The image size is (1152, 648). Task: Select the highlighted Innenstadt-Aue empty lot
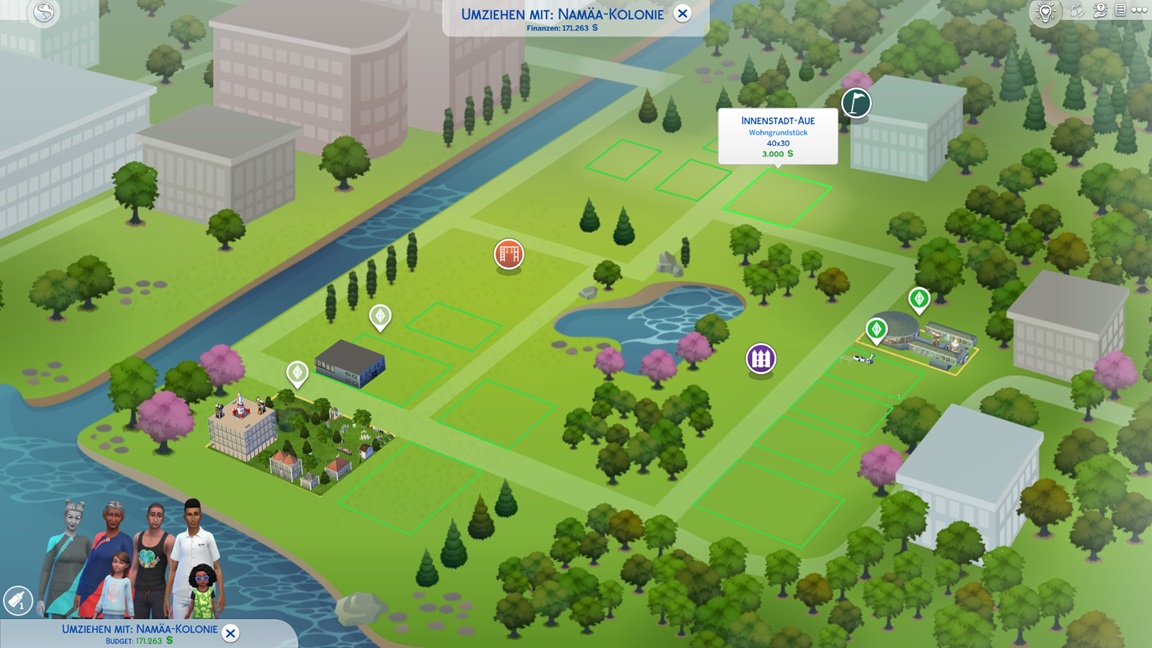(777, 197)
